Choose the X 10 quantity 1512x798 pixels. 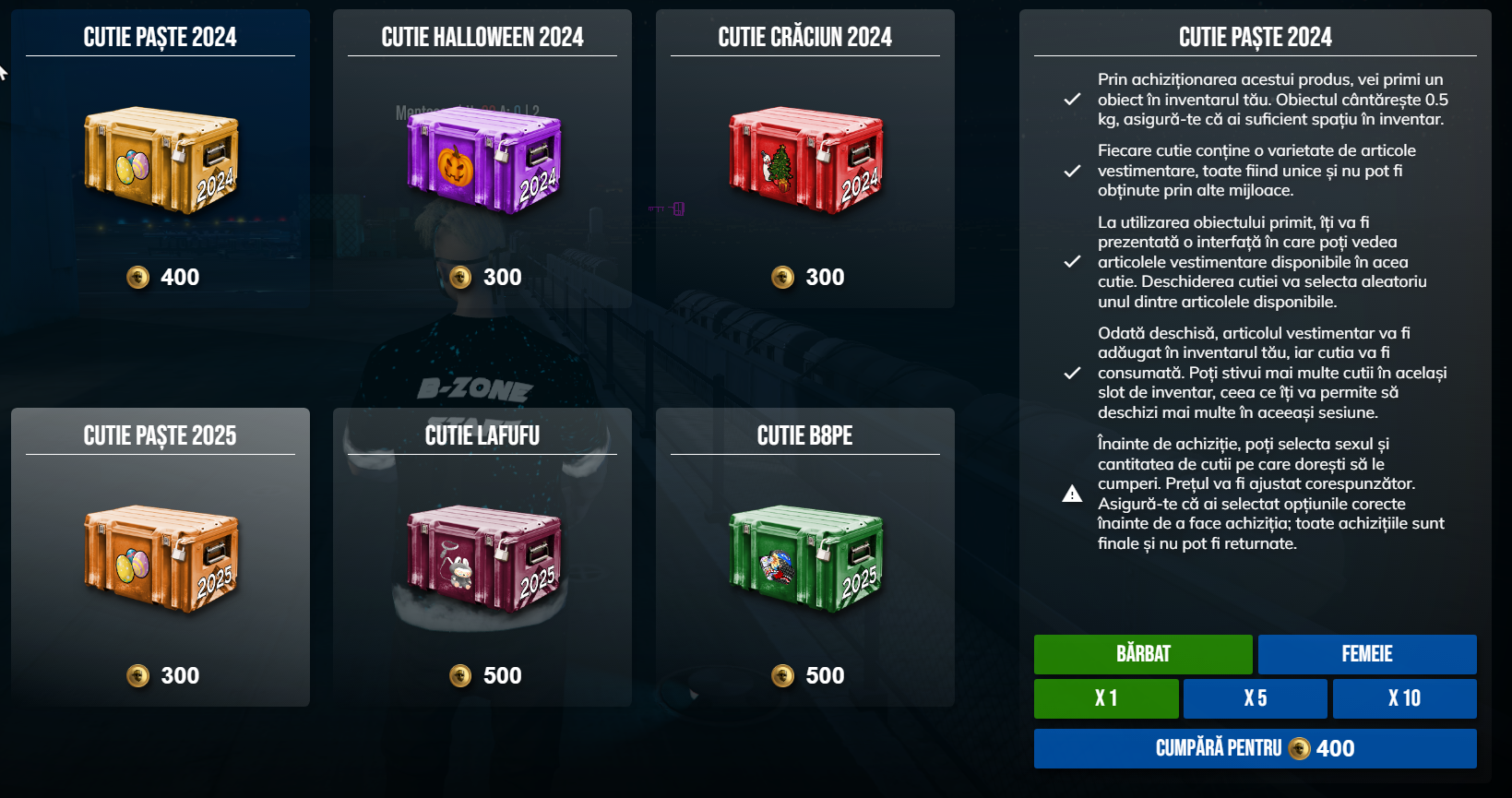(1404, 698)
